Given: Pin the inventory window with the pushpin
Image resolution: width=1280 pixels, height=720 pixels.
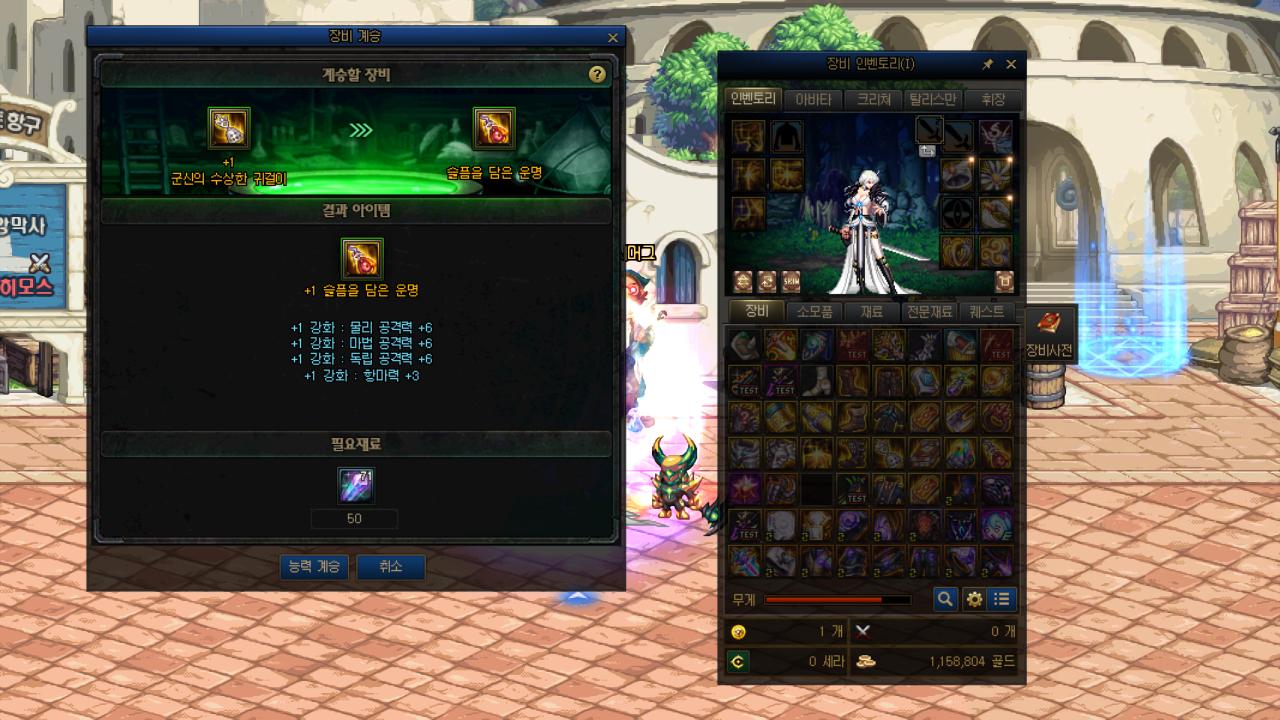Looking at the screenshot, I should click(x=988, y=64).
